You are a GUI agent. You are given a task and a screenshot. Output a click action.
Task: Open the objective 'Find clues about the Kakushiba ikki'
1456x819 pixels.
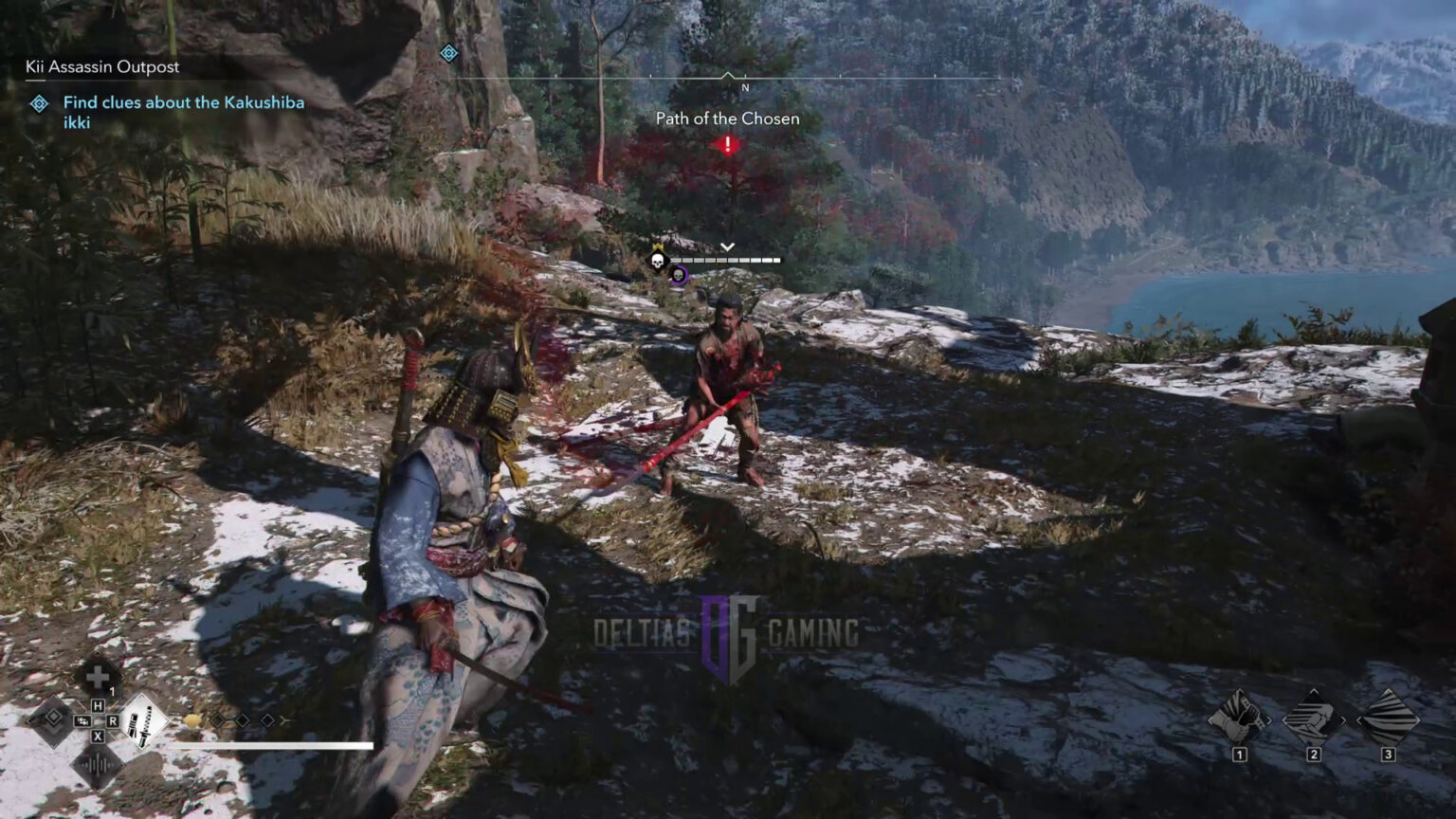click(183, 112)
